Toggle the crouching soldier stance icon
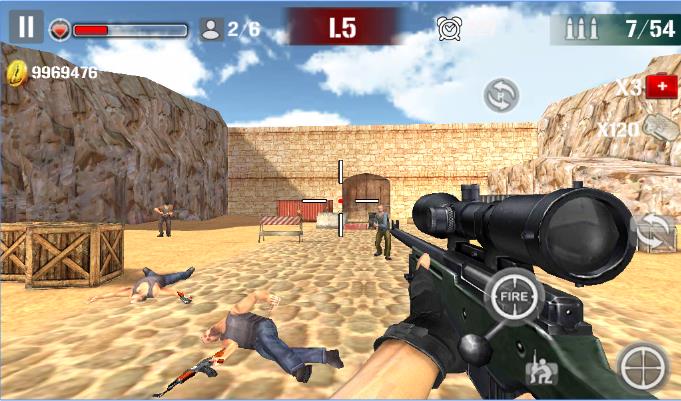Image resolution: width=681 pixels, height=401 pixels. tap(540, 374)
